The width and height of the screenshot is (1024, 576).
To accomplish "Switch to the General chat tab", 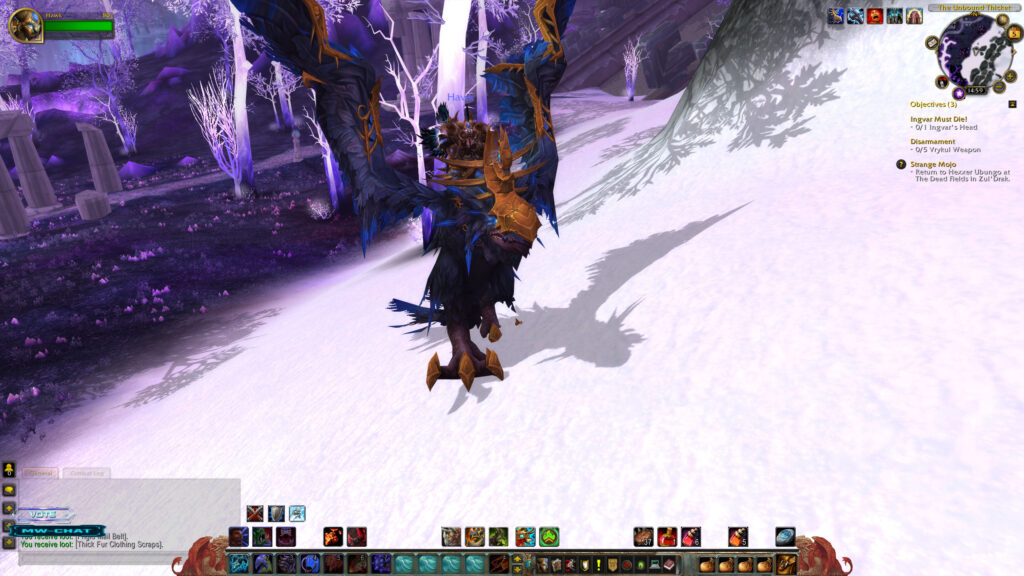I will click(41, 473).
